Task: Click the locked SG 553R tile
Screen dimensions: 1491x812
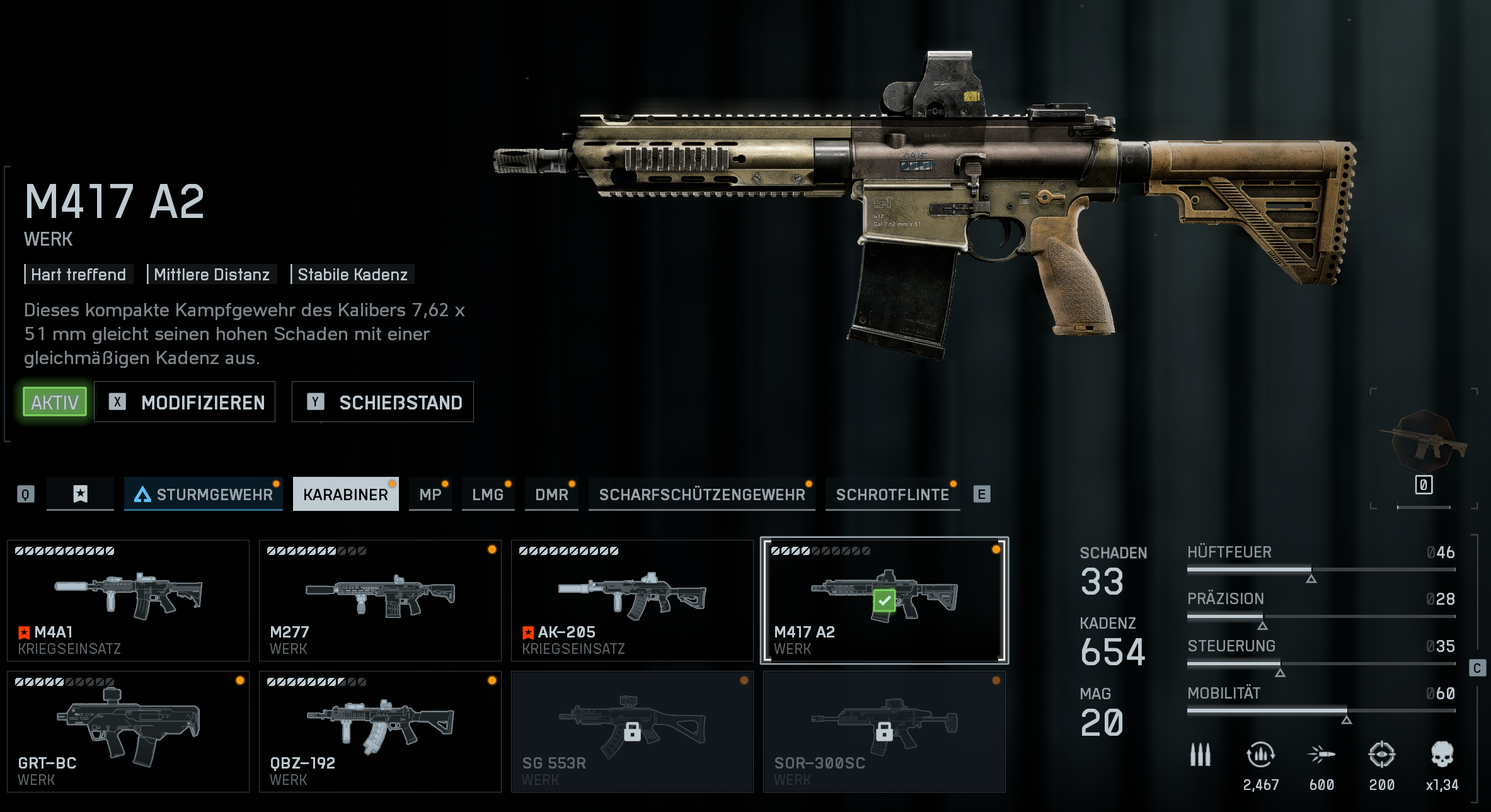Action: pyautogui.click(x=632, y=731)
